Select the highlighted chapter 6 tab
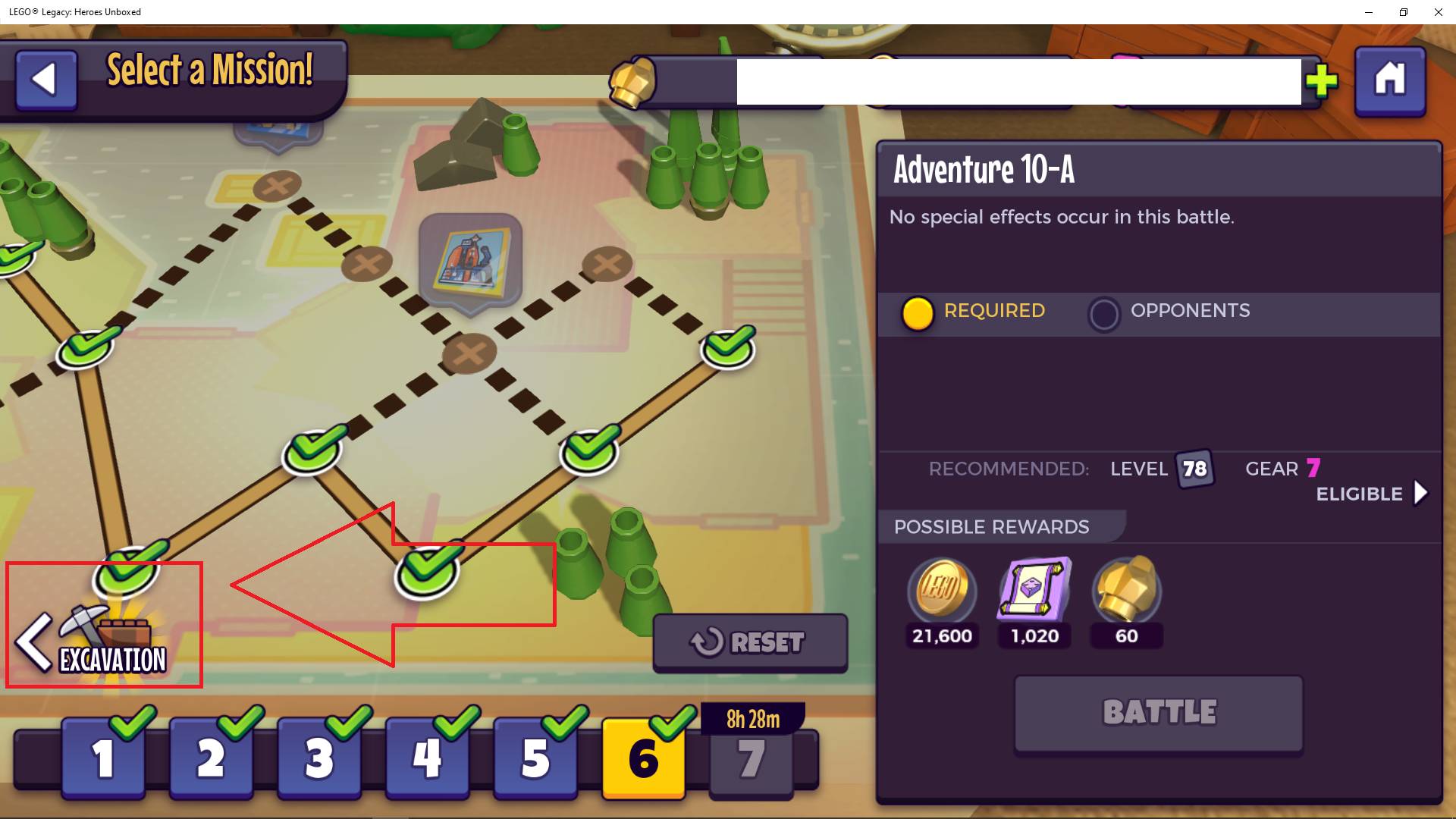 643,758
